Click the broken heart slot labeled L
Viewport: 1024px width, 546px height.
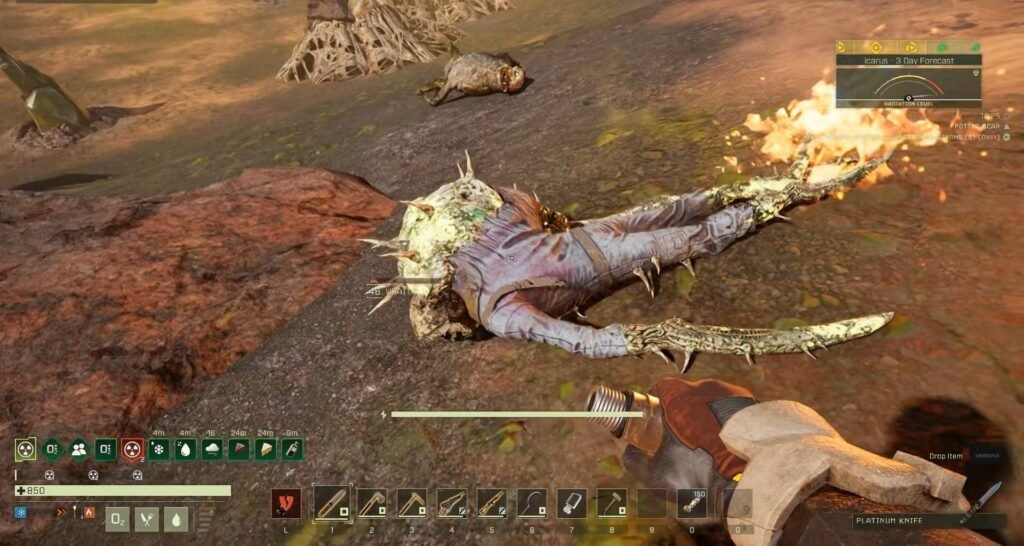286,503
